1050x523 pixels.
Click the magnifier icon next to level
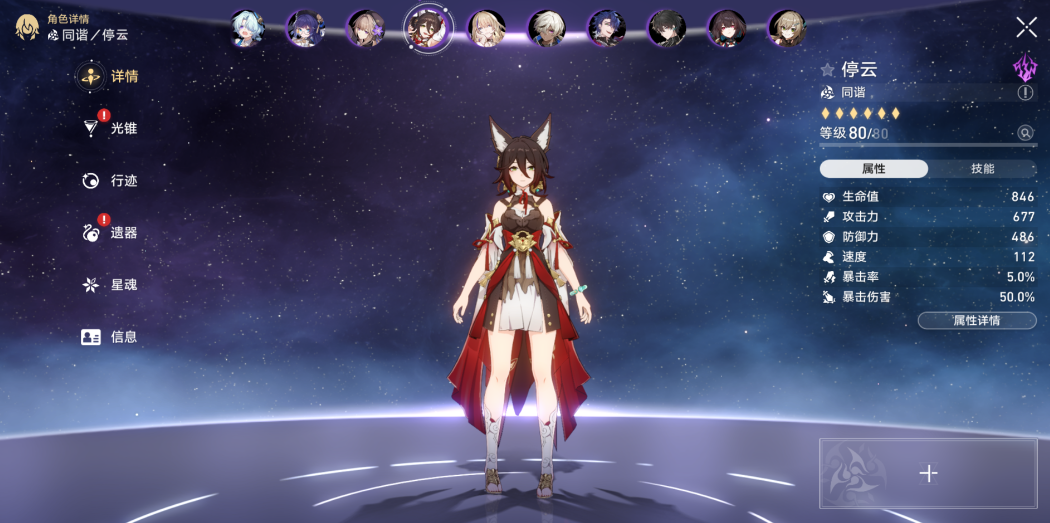tap(1025, 133)
